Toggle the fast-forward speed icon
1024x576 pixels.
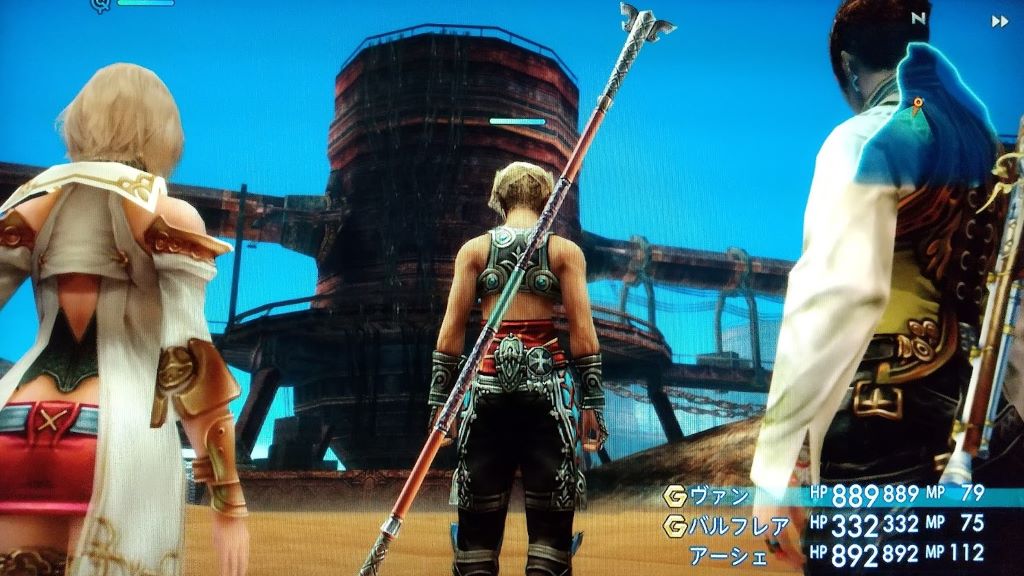999,21
